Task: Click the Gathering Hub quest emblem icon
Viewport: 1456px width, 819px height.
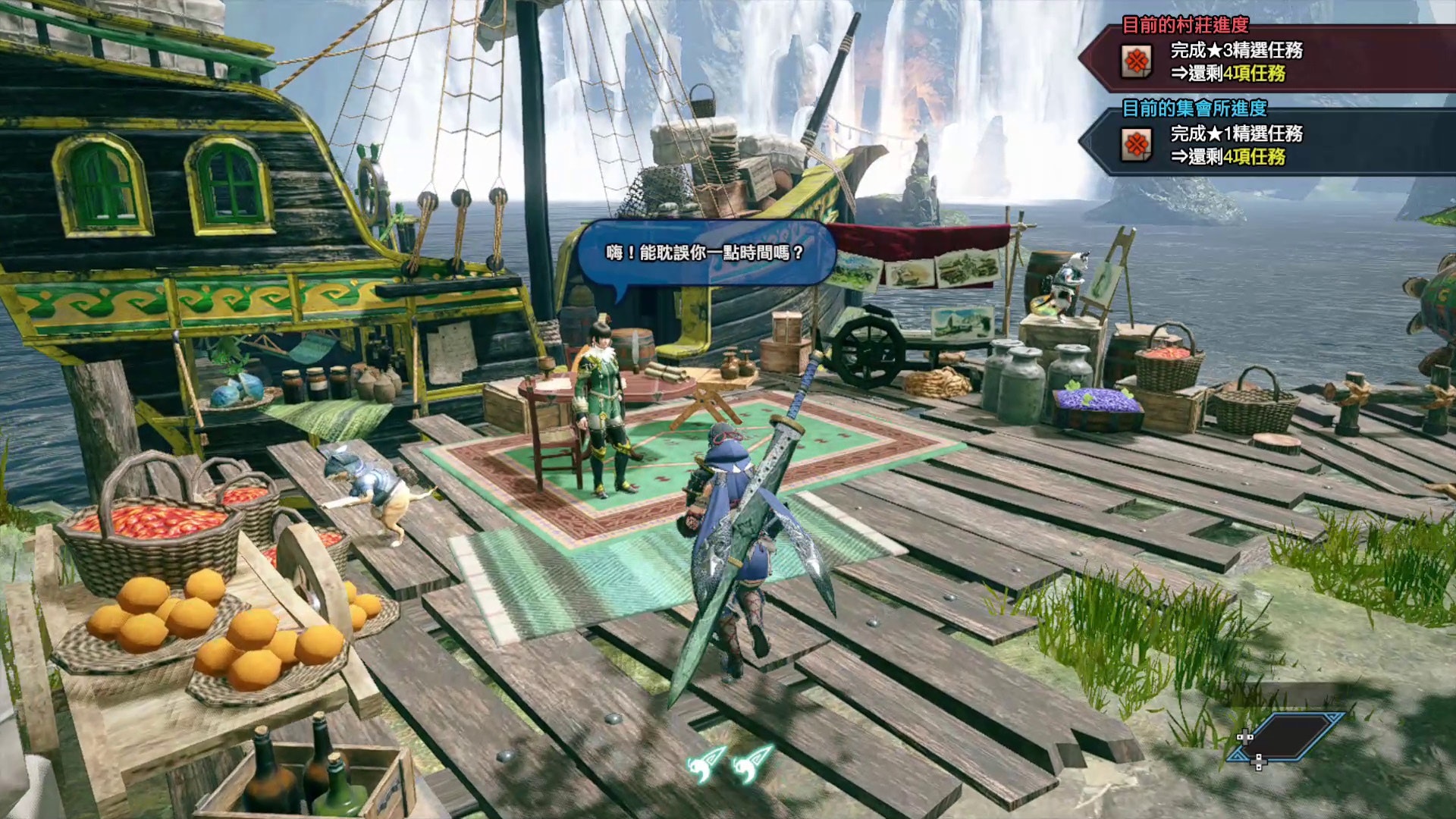Action: (1136, 144)
